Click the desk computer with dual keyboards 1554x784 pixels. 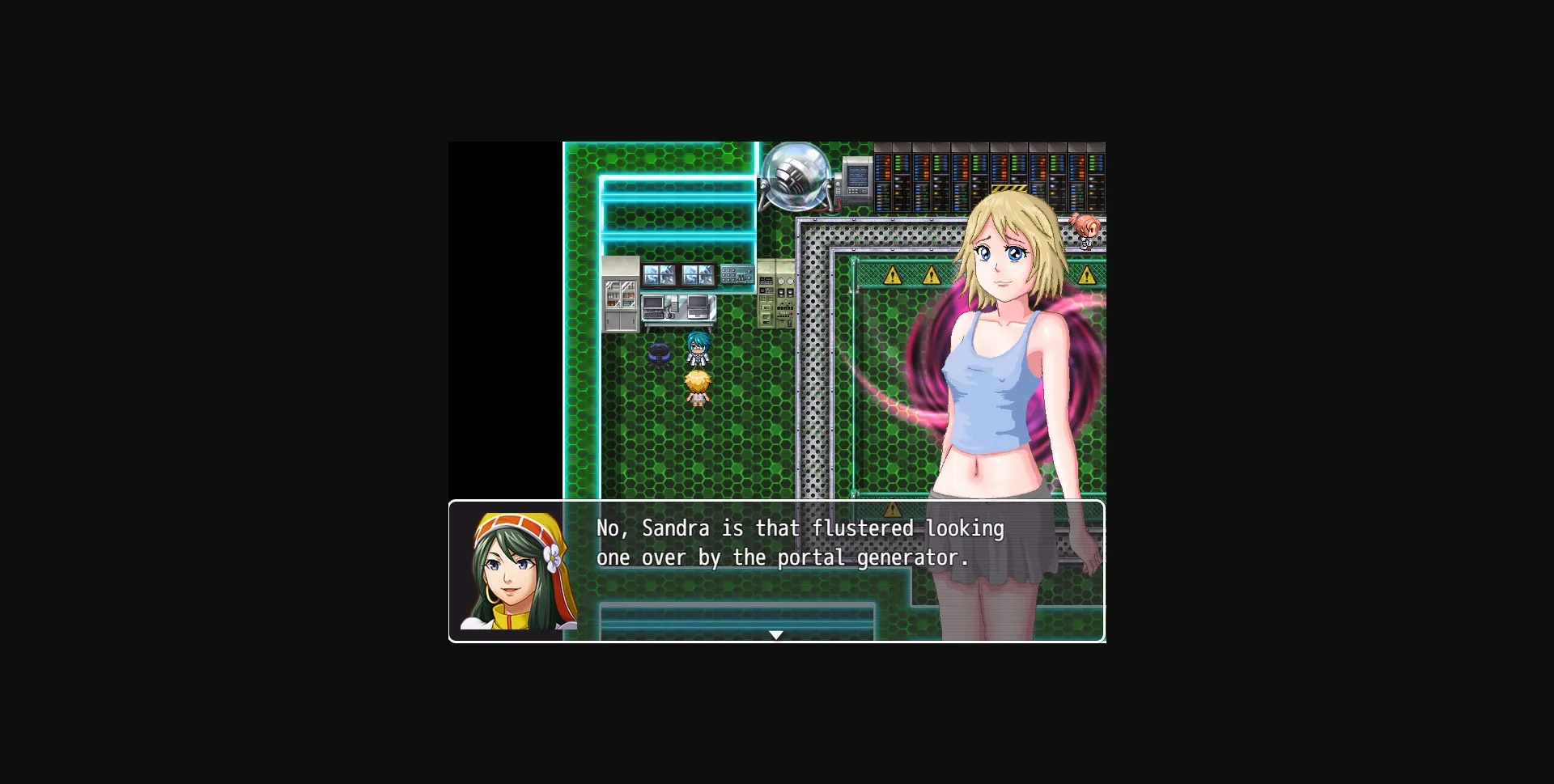click(676, 308)
